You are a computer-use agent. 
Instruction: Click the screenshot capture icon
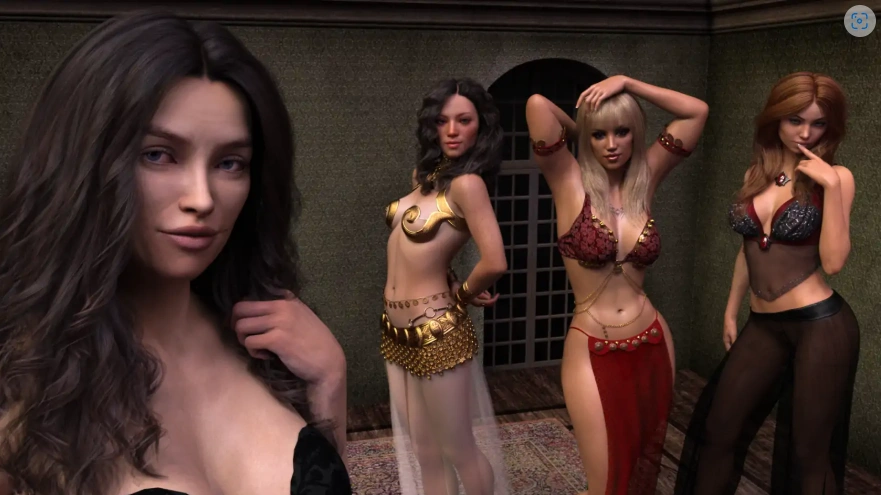[x=859, y=21]
